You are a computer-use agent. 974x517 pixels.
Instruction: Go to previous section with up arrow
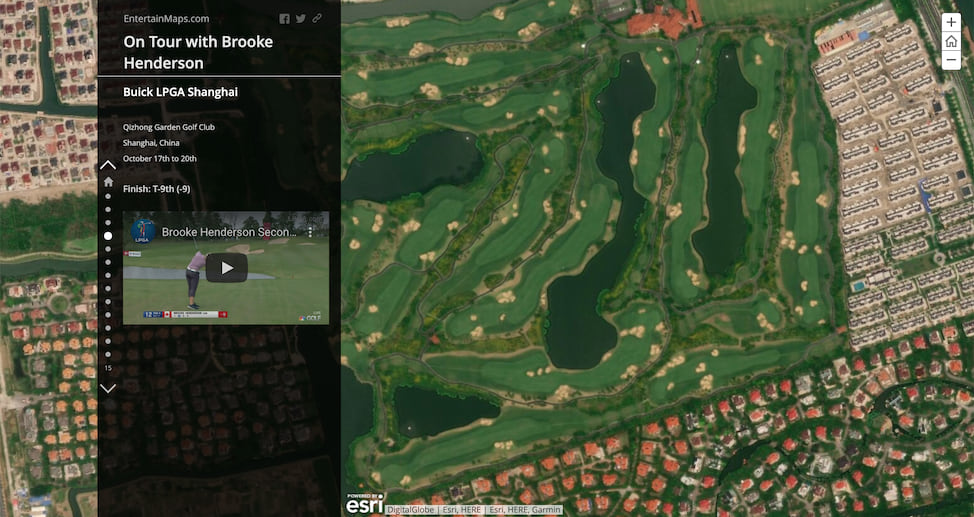(x=108, y=164)
